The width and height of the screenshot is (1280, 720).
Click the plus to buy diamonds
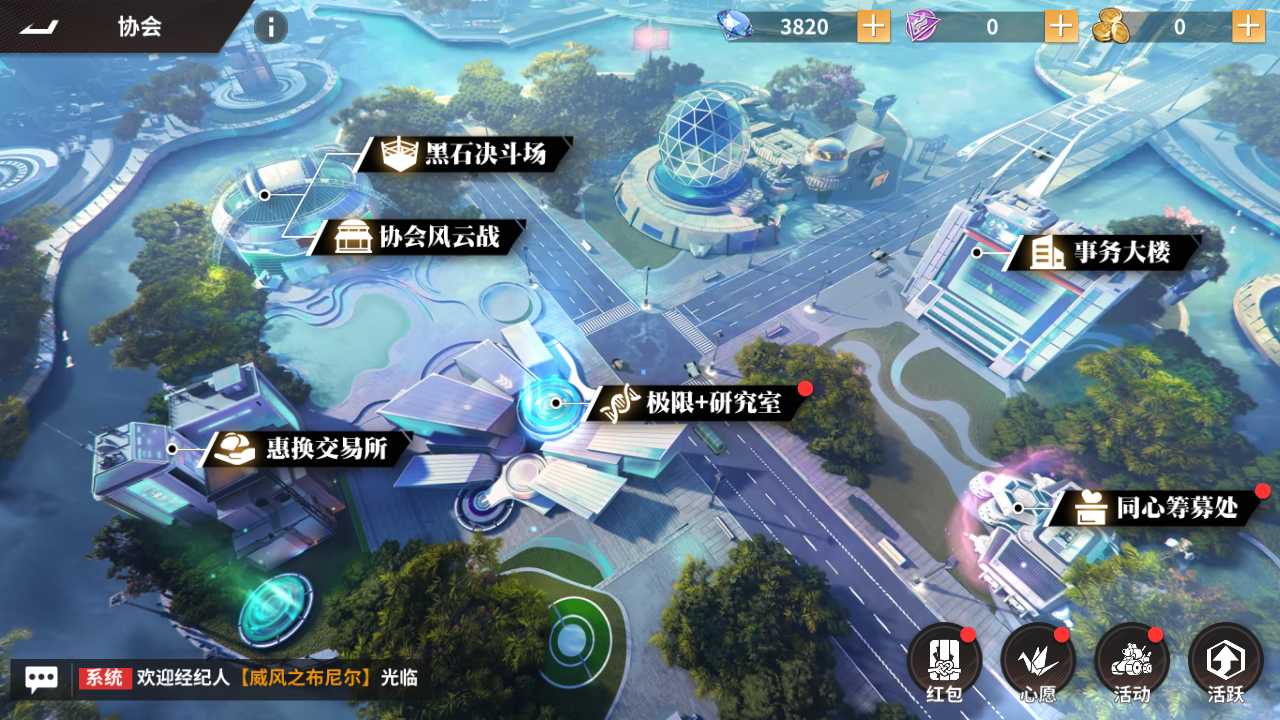tap(871, 26)
